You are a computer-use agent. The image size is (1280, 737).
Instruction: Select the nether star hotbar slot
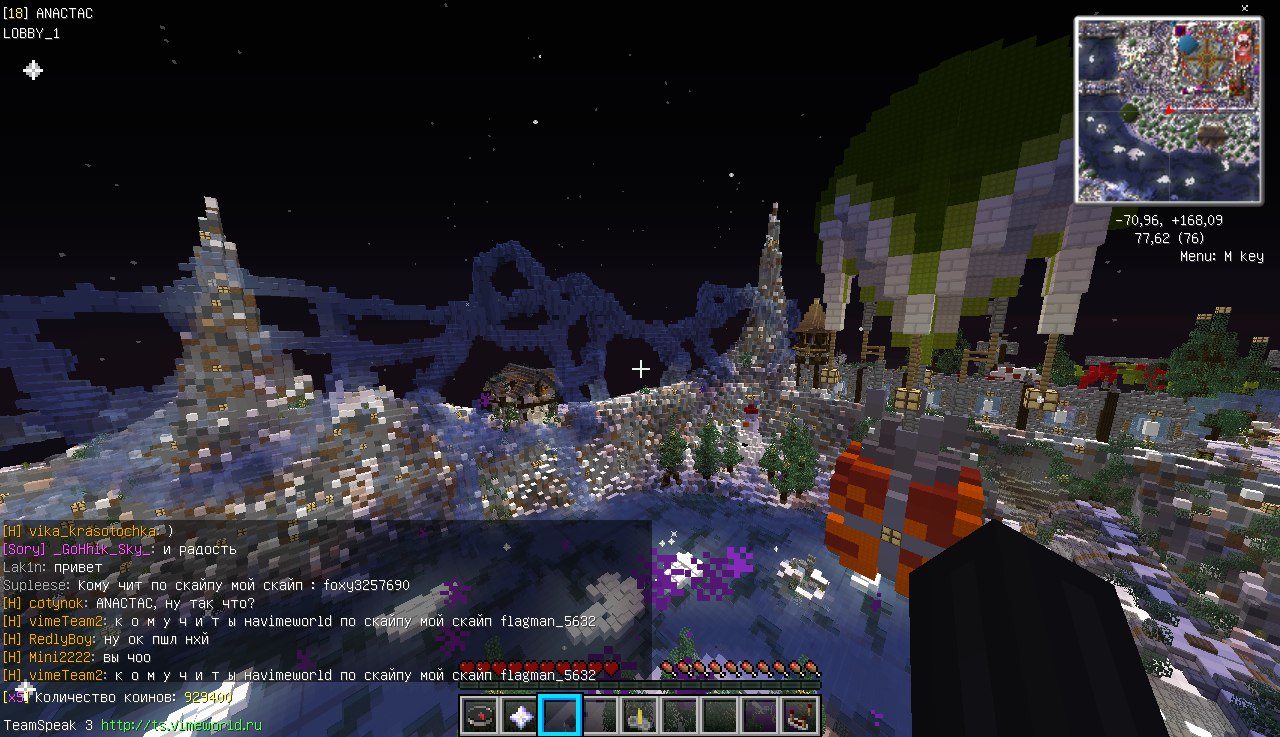520,716
